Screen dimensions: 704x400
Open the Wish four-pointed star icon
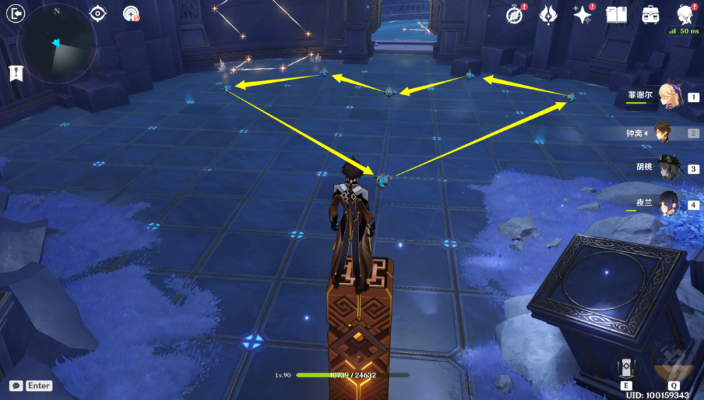tap(582, 14)
